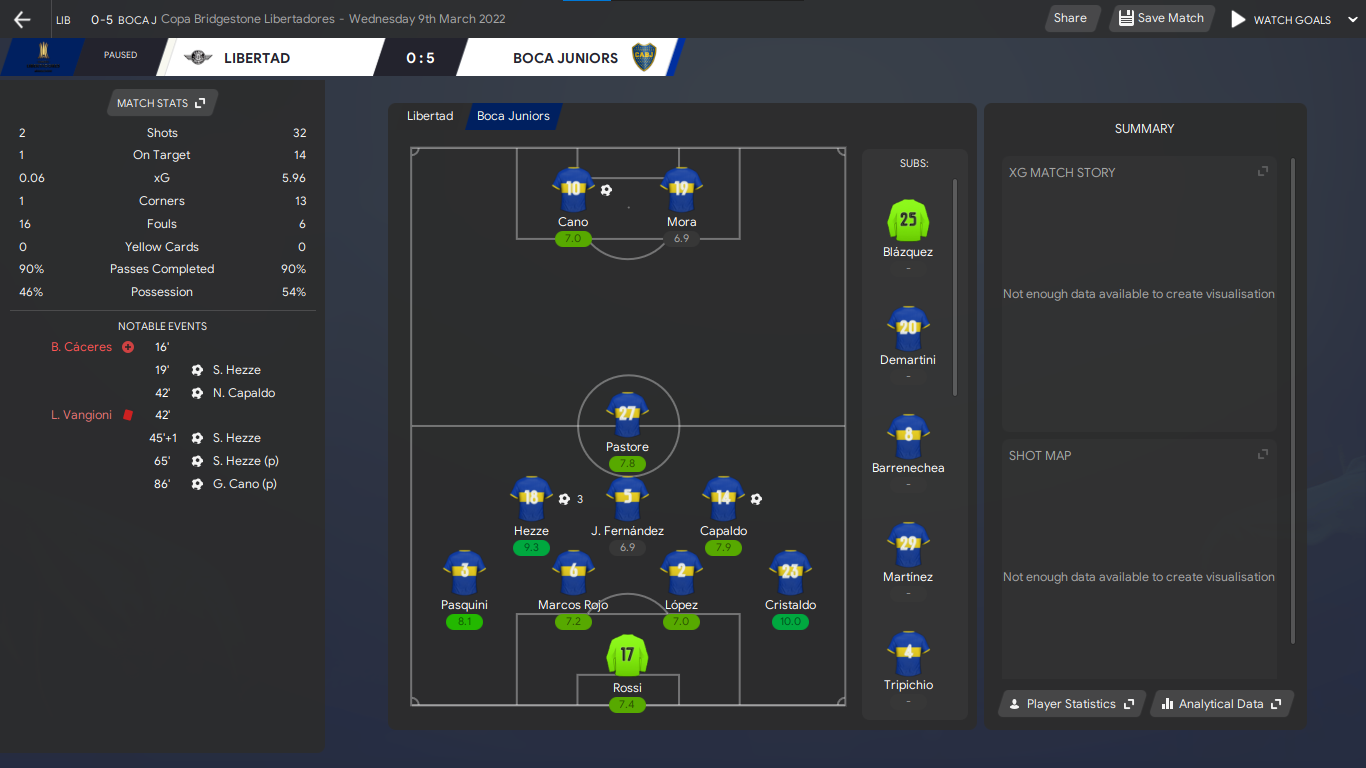1366x768 pixels.
Task: Go back using the arrow button
Action: coord(22,19)
